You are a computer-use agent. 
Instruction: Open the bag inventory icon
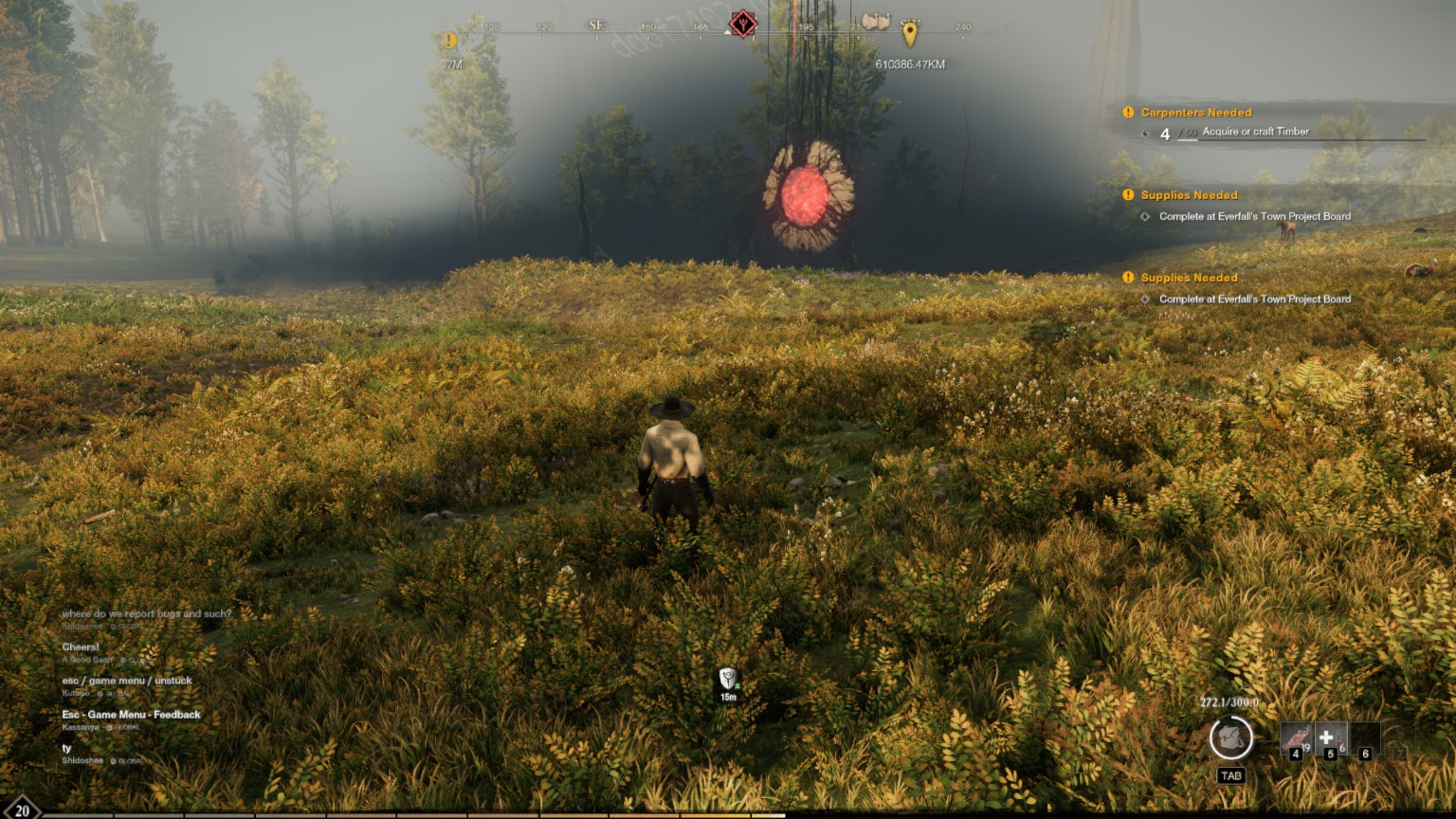pos(1230,737)
